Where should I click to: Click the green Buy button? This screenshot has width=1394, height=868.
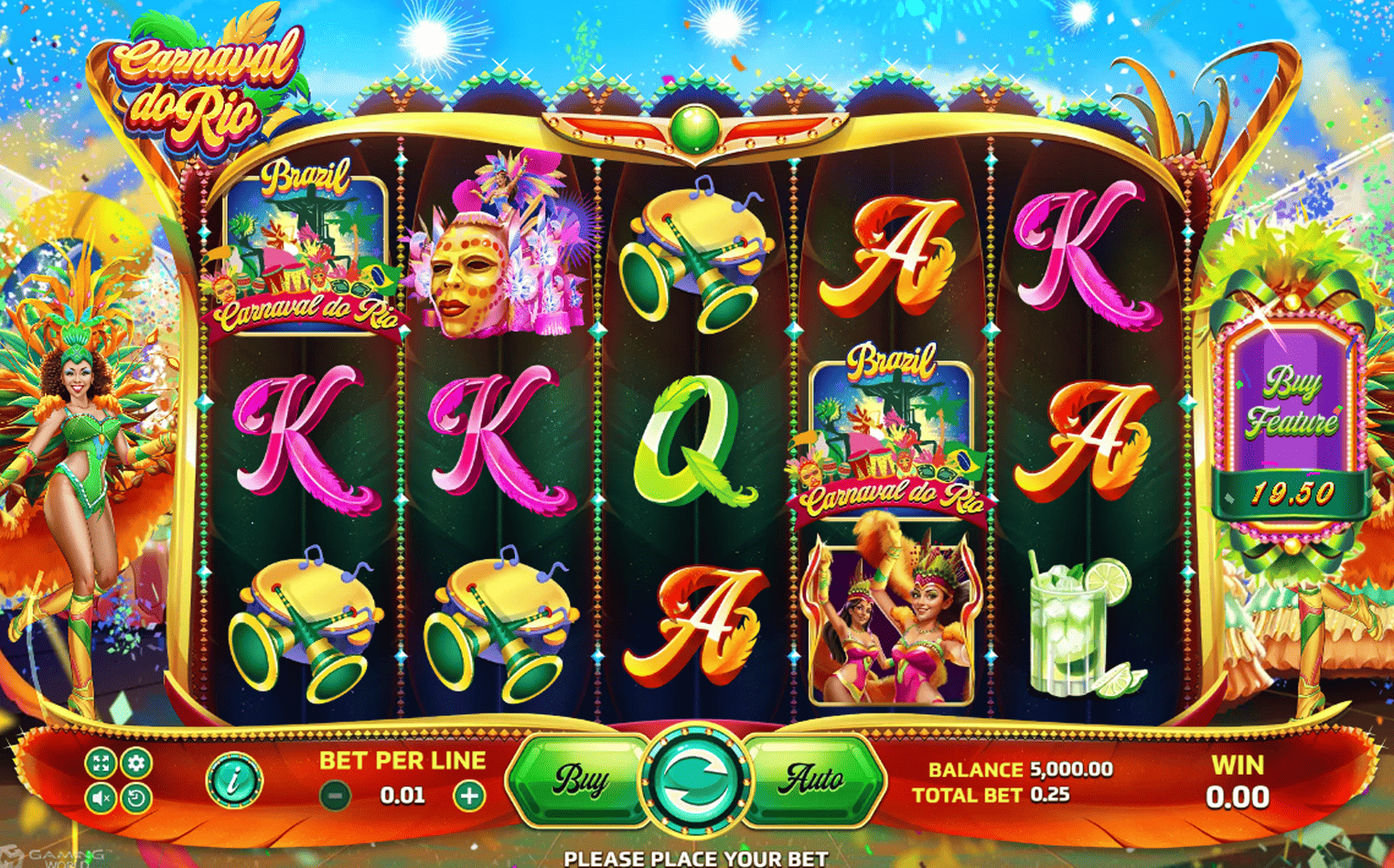click(580, 780)
